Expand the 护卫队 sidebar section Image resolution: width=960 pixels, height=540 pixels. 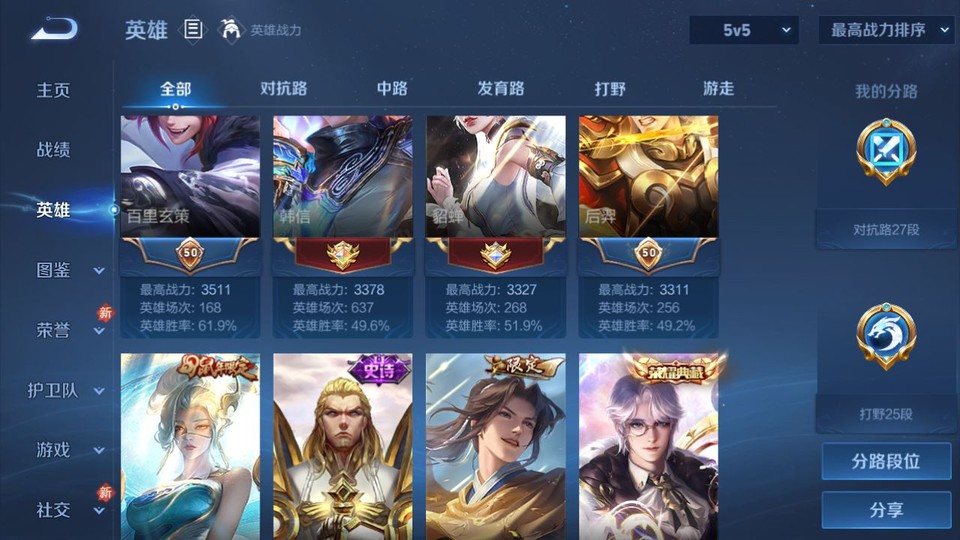[66, 390]
